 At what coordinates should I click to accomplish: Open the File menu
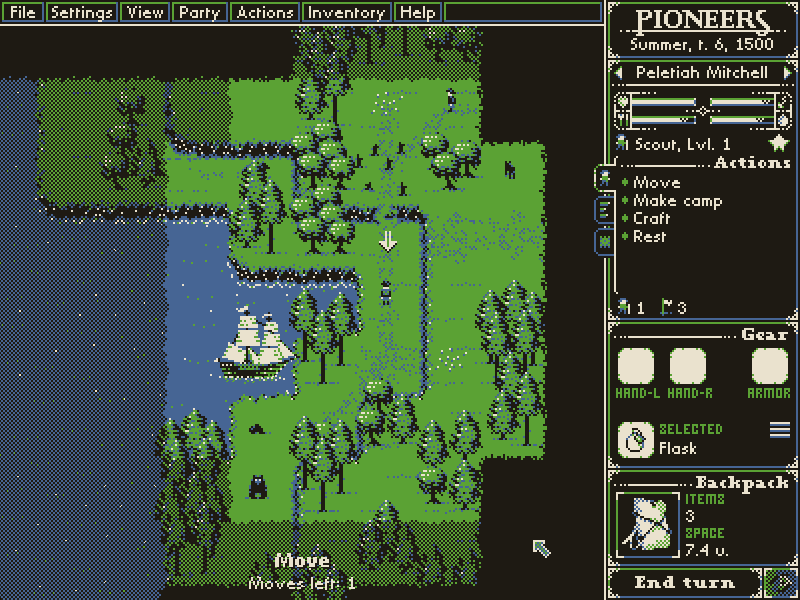point(23,13)
